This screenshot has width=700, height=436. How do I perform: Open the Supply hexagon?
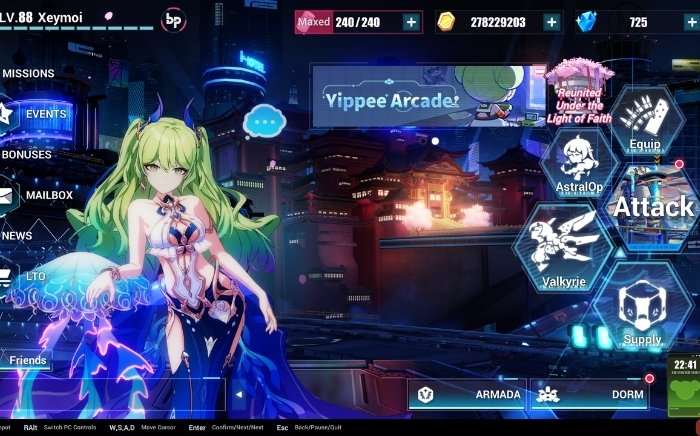642,312
